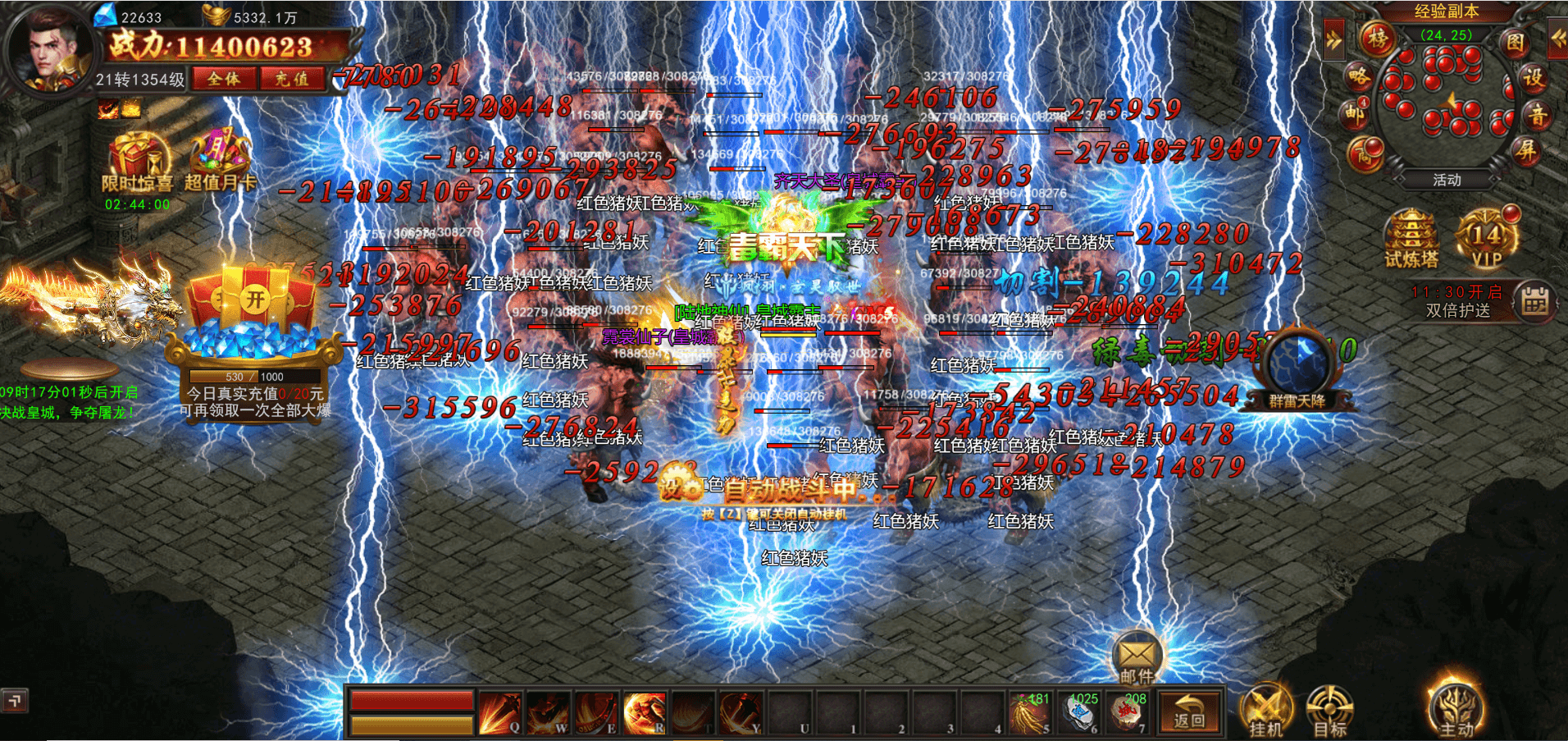Open the 设 settings button
This screenshot has height=741, width=1568.
tap(1533, 79)
